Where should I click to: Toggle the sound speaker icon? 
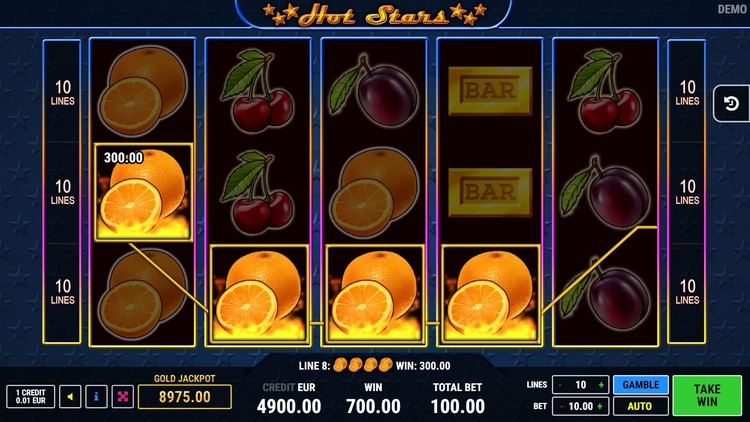pos(70,397)
